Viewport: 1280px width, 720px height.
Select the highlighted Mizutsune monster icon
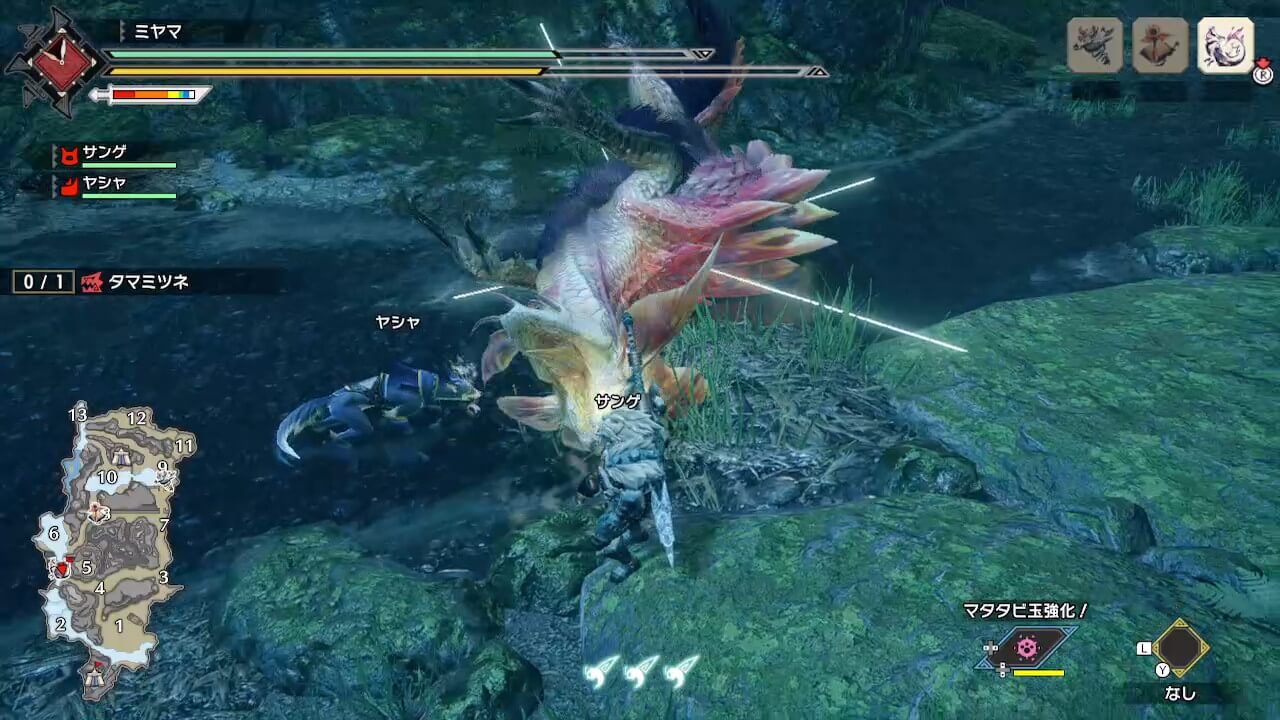pos(1225,45)
